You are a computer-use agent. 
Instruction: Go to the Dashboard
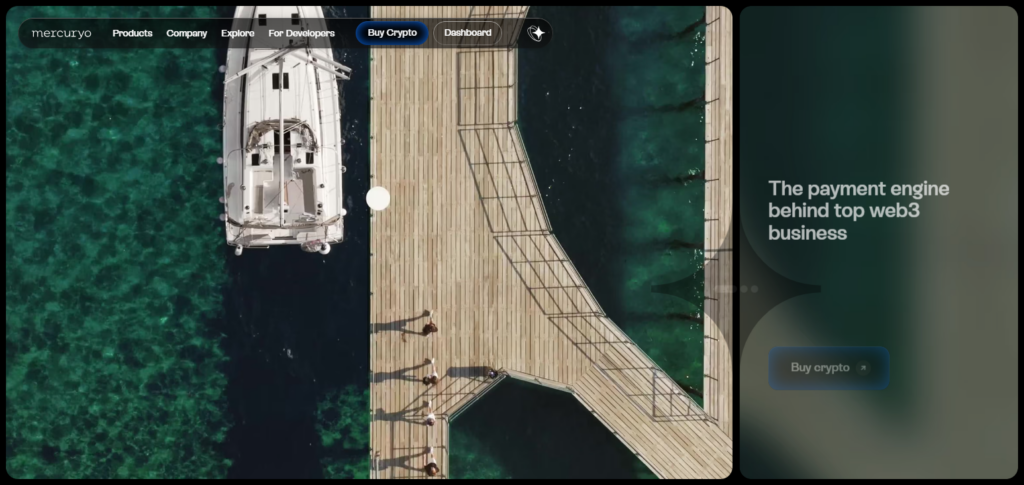pyautogui.click(x=468, y=33)
